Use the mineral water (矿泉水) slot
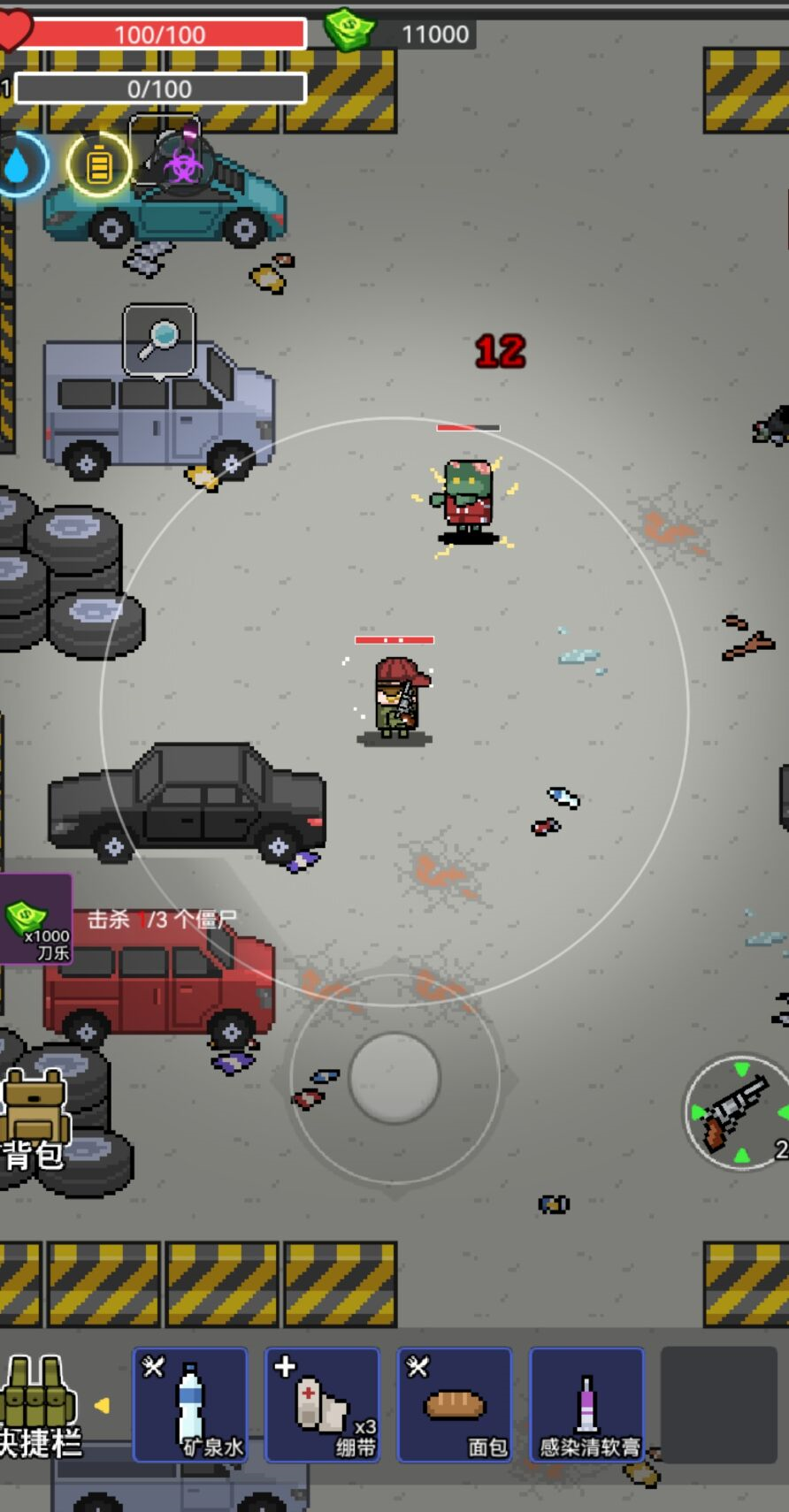 [190, 1404]
